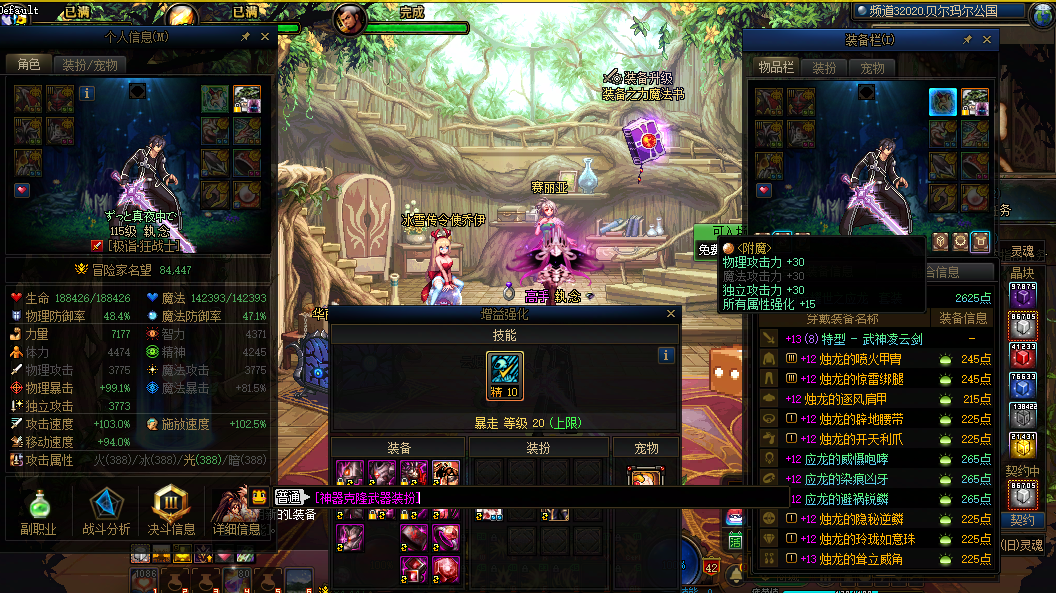
Task: Open 详细信息 detailed info
Action: (235, 510)
